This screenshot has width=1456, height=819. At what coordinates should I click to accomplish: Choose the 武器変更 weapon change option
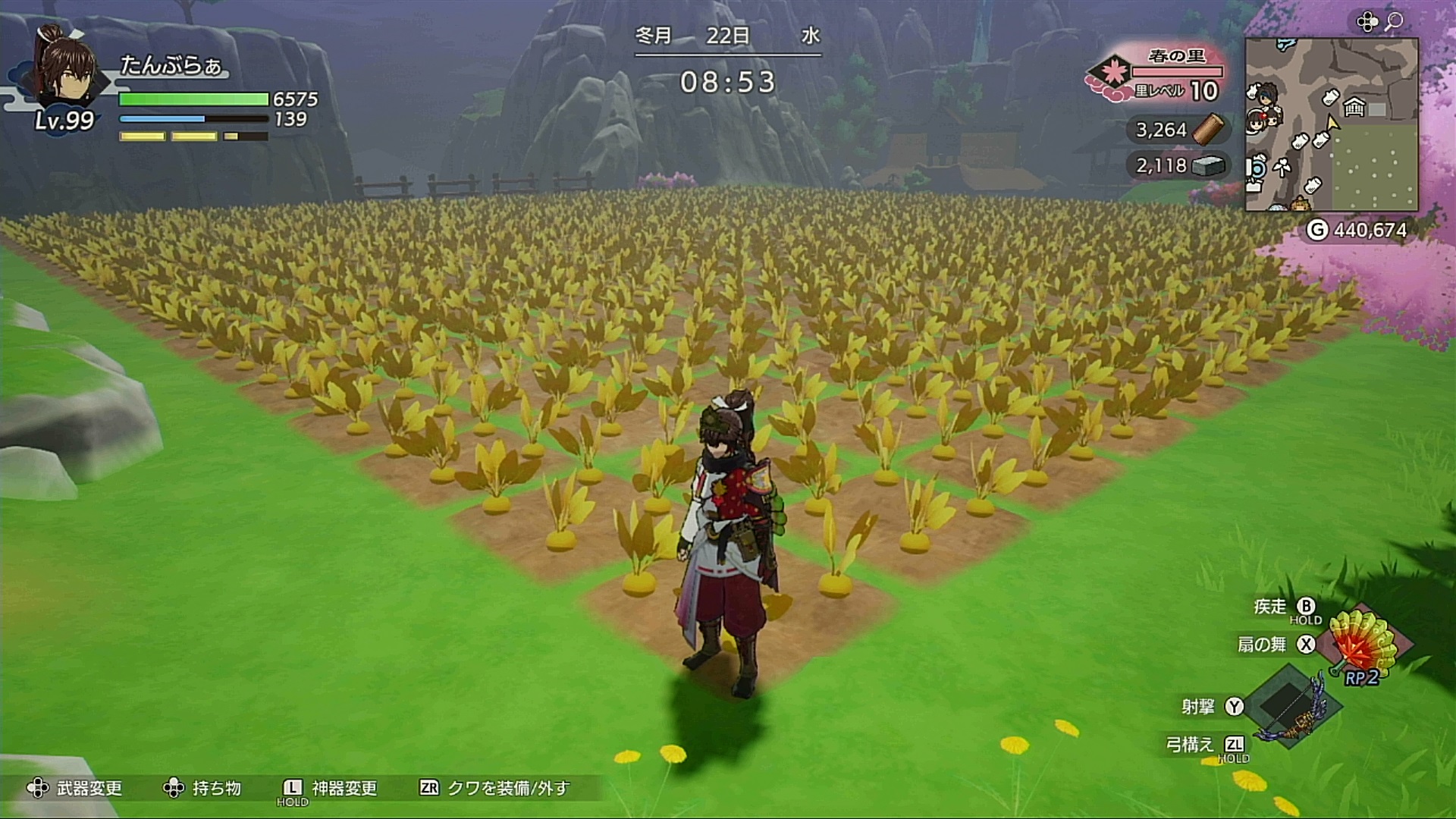(74, 789)
